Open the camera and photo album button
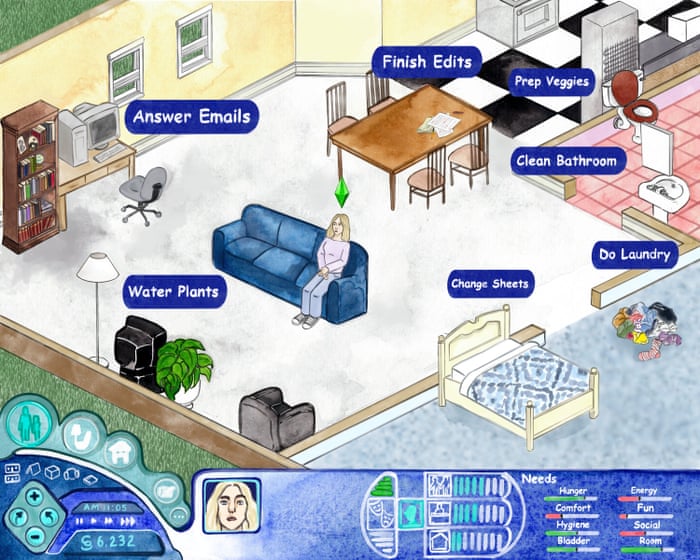This screenshot has width=700, height=560. (166, 492)
